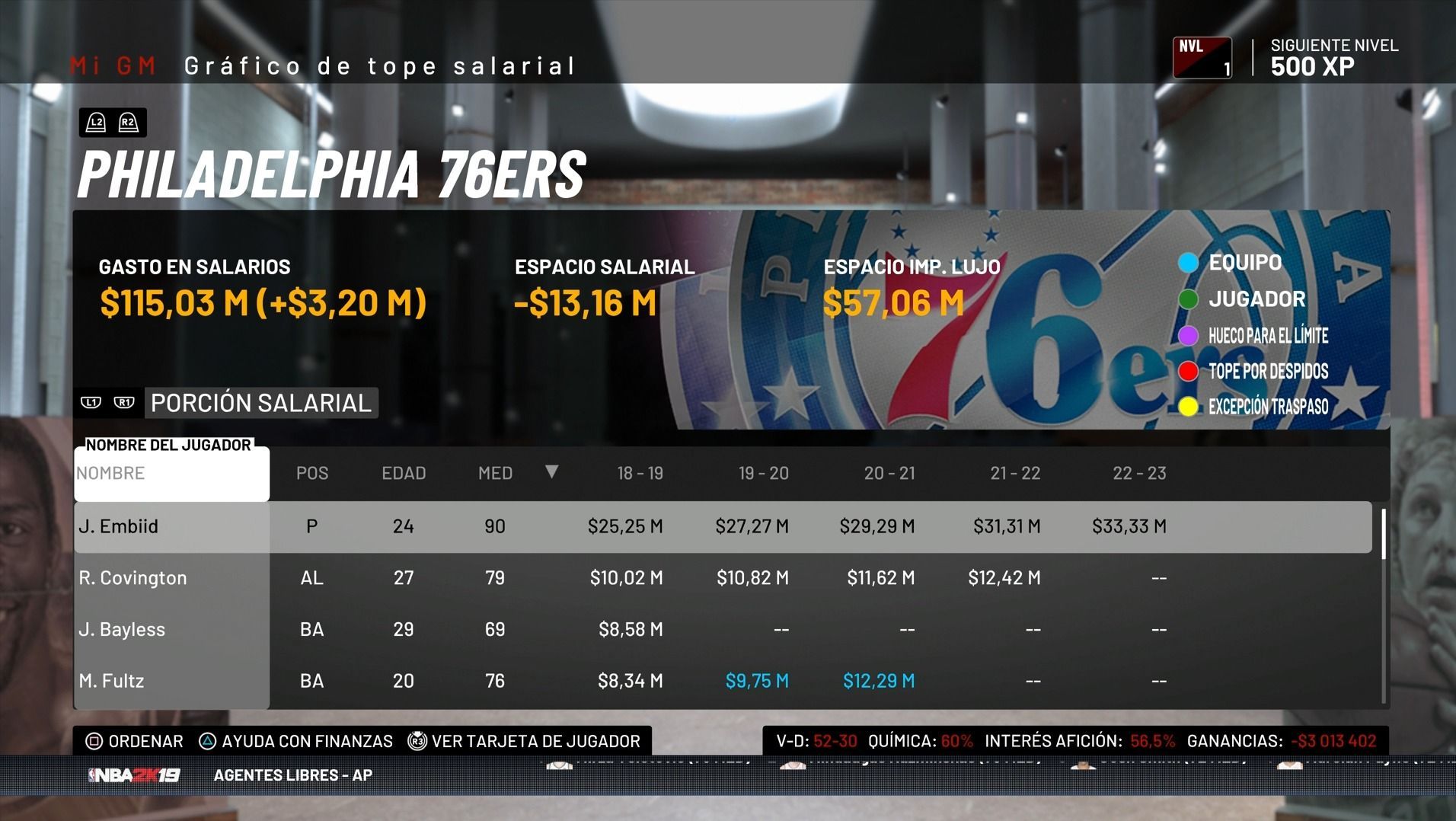Sort by 21 - 22 season salary

tap(1014, 474)
